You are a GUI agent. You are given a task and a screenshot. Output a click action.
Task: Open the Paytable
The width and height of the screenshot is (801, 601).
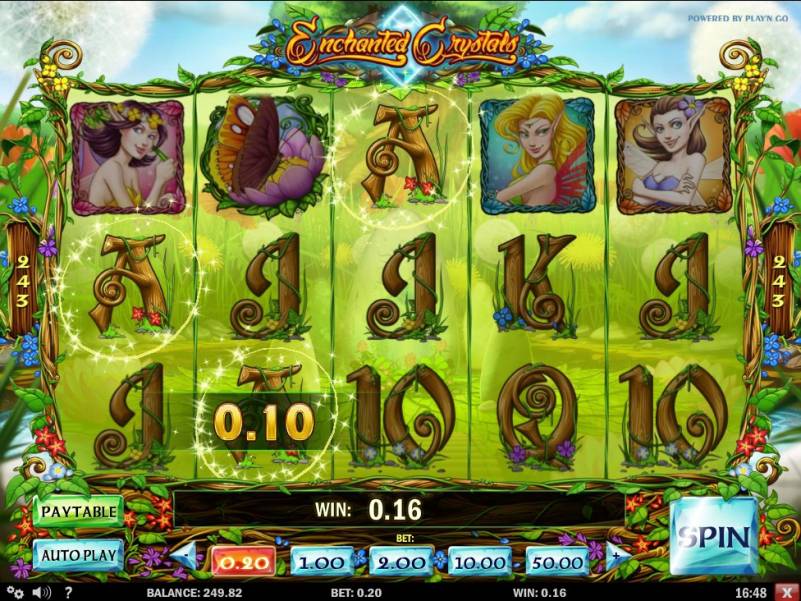pyautogui.click(x=78, y=511)
